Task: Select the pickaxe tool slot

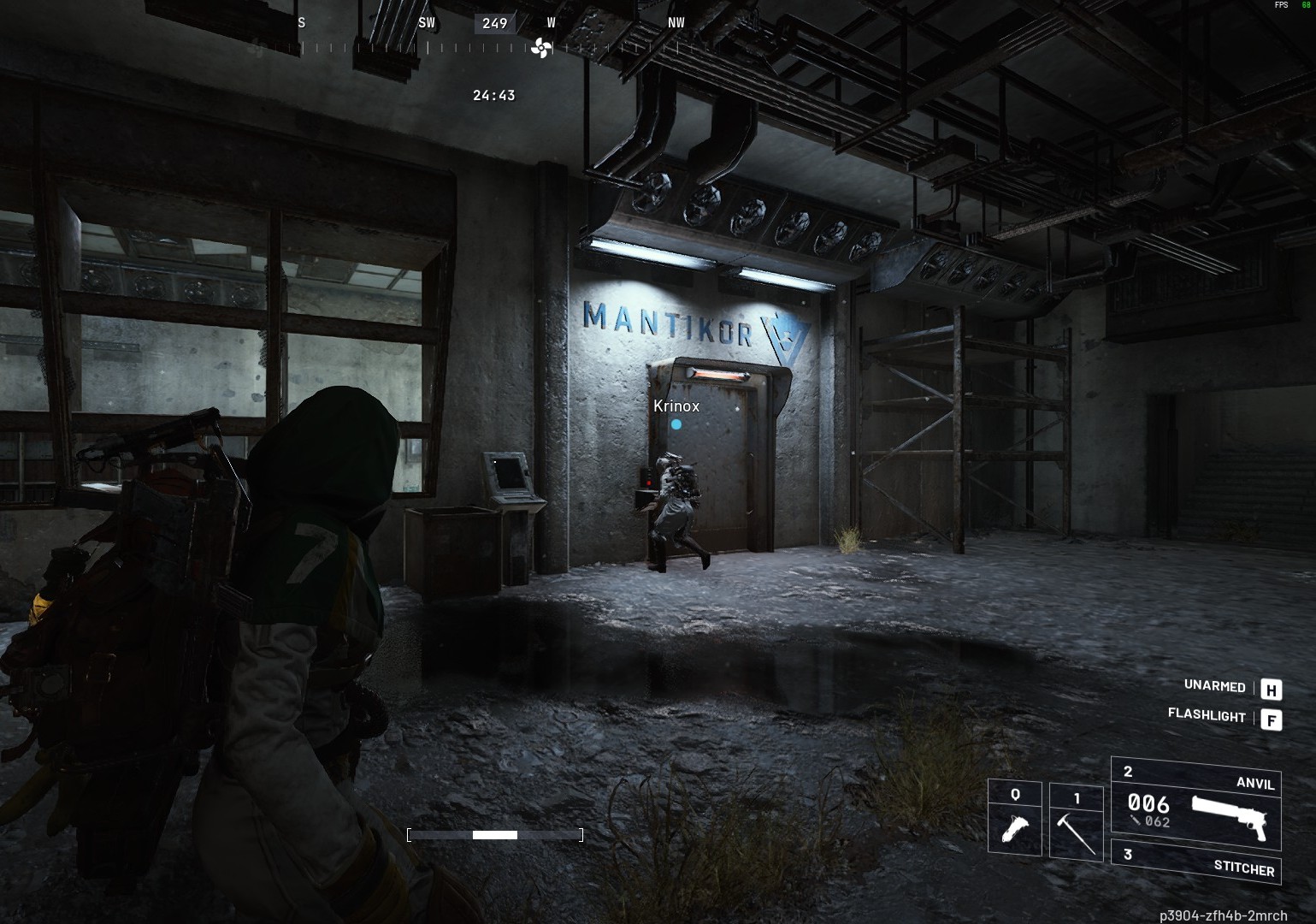Action: (1075, 821)
